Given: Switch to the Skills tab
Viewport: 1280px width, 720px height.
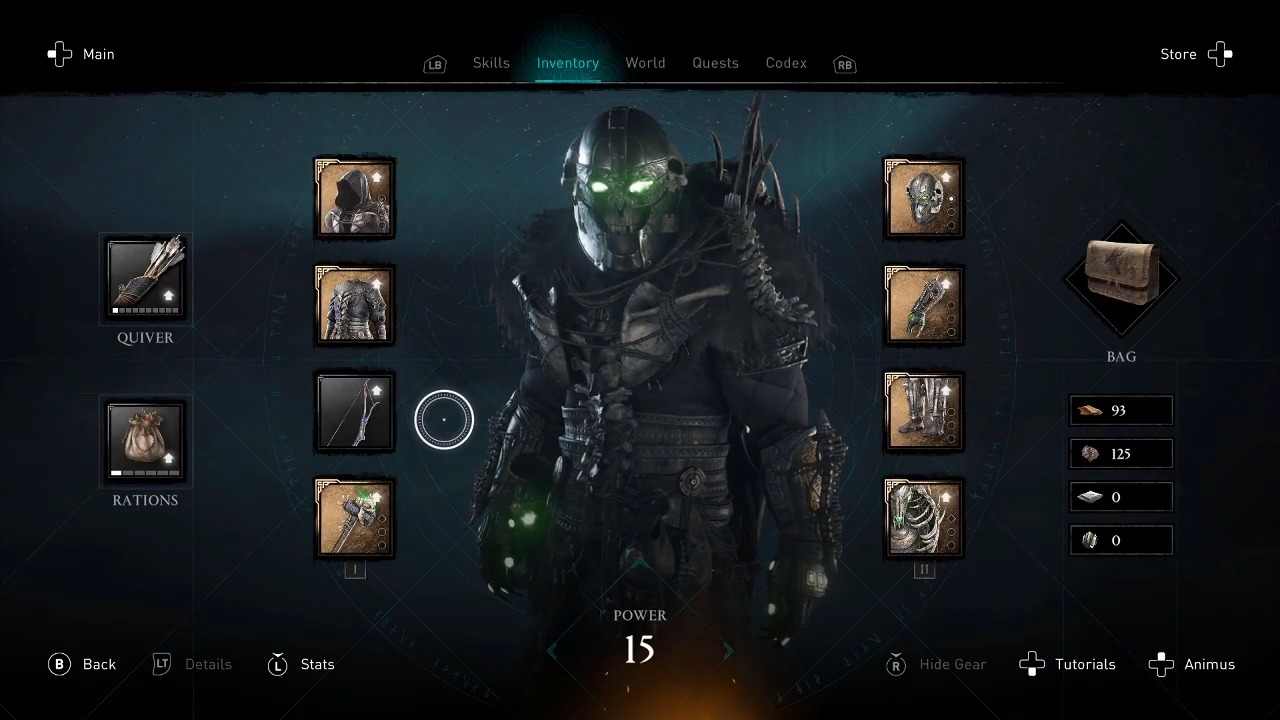Looking at the screenshot, I should click(491, 63).
